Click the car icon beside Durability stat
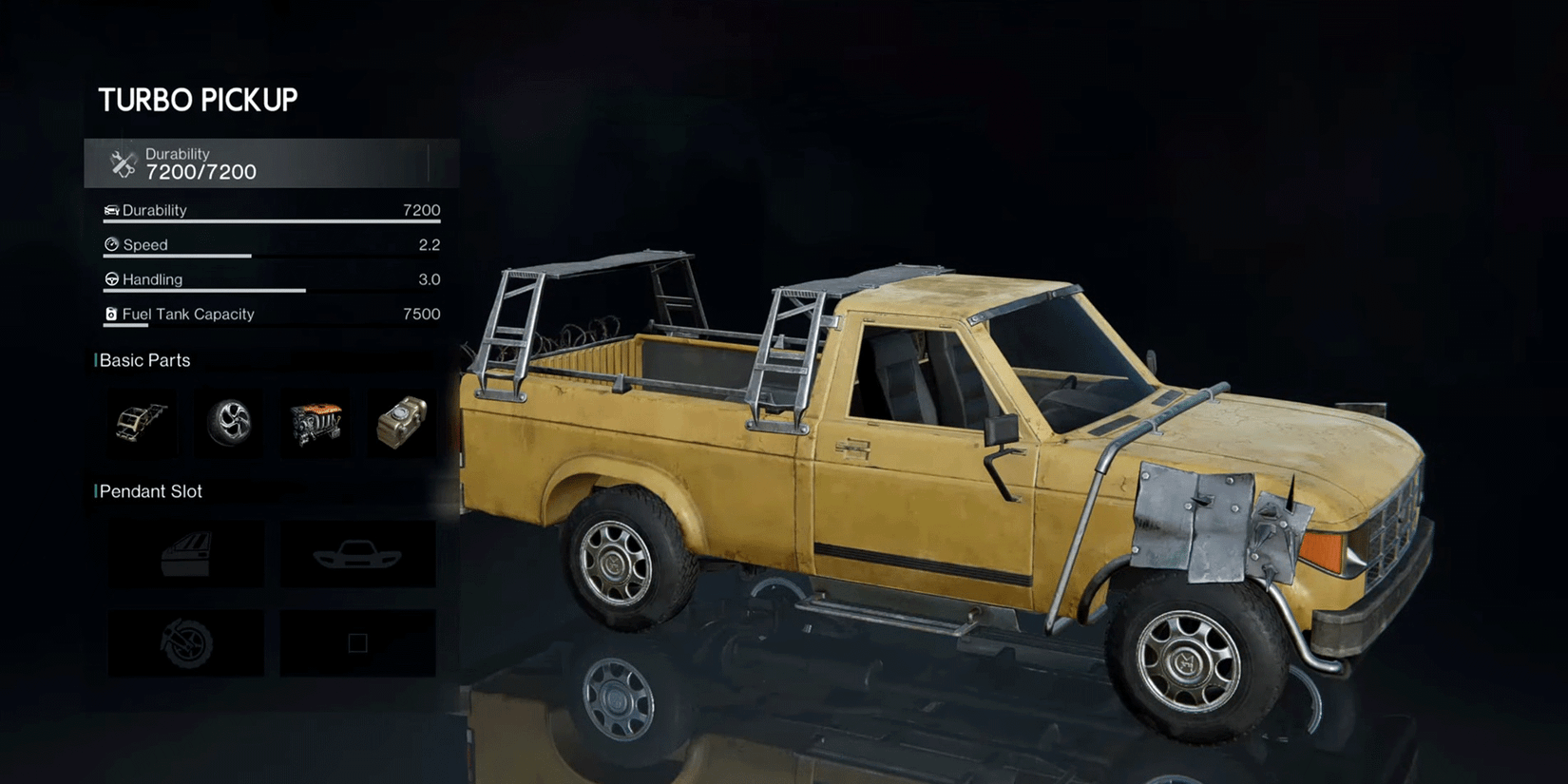 [111, 210]
